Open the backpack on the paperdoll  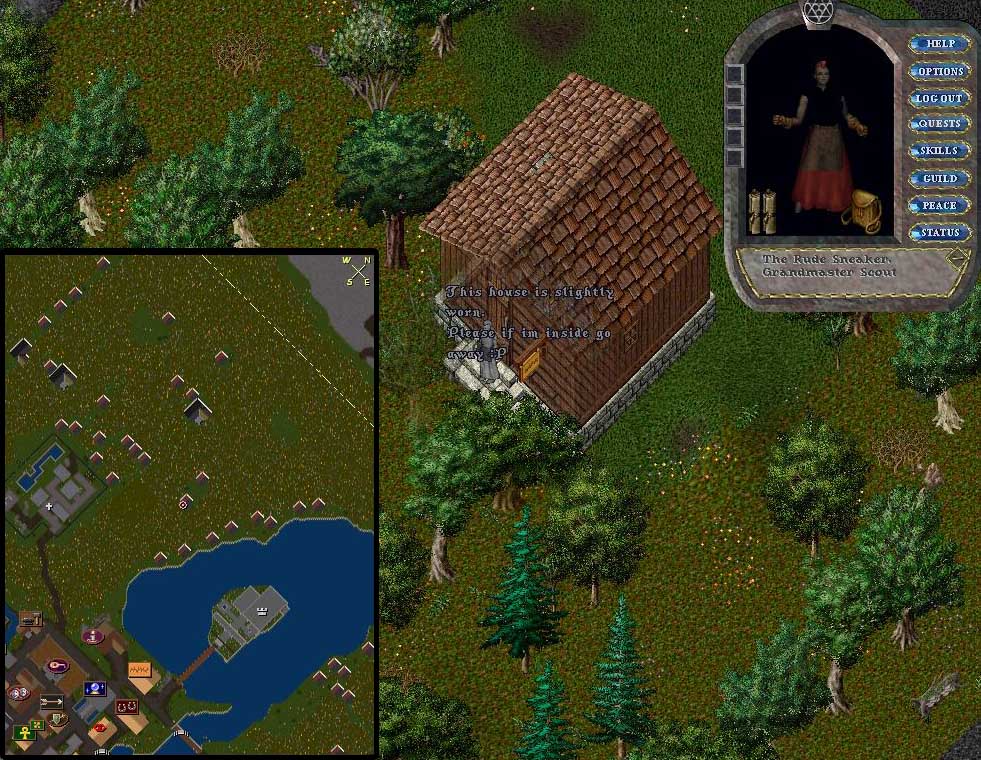click(860, 211)
